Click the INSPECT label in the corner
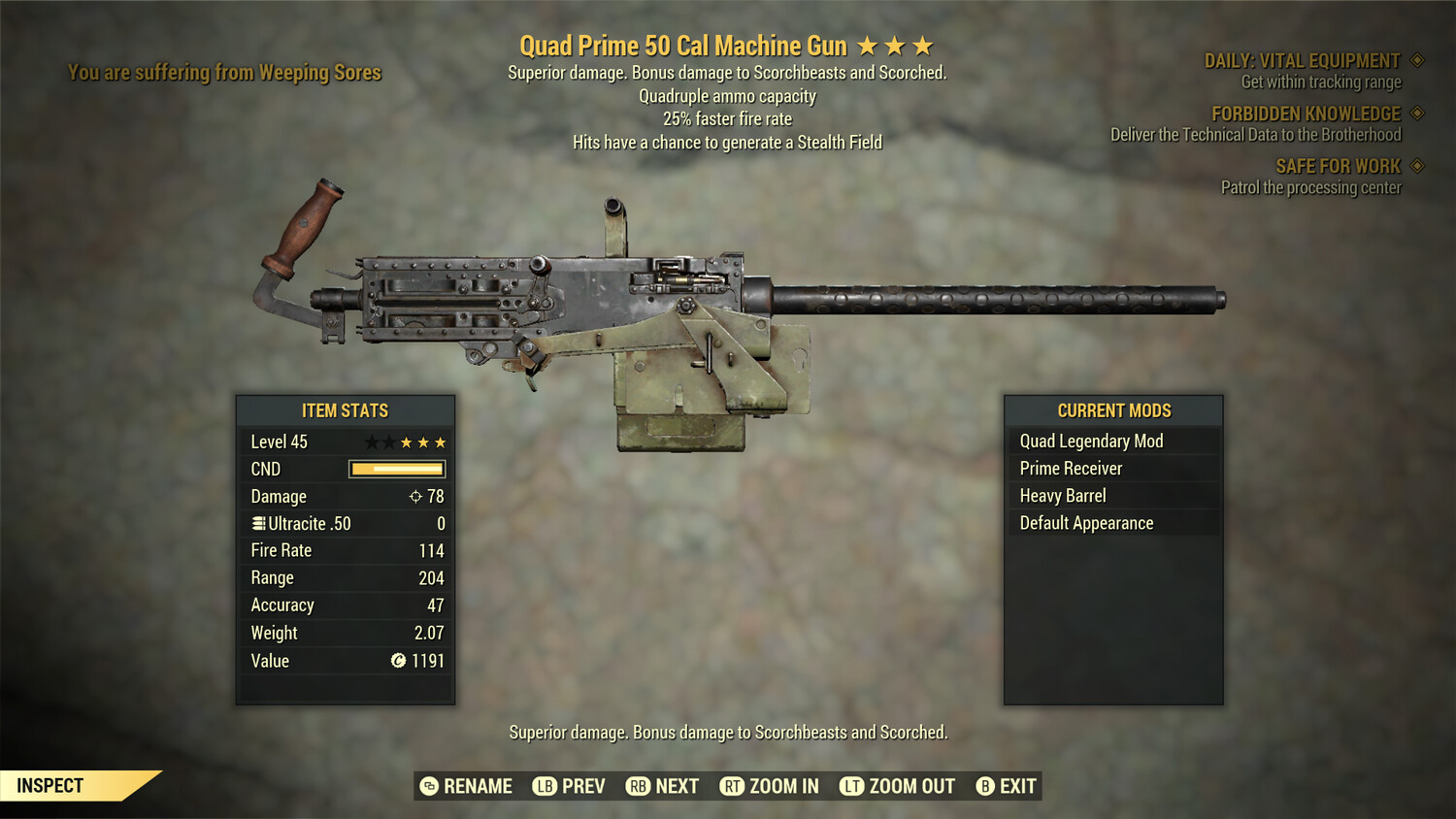The image size is (1456, 819). click(50, 785)
